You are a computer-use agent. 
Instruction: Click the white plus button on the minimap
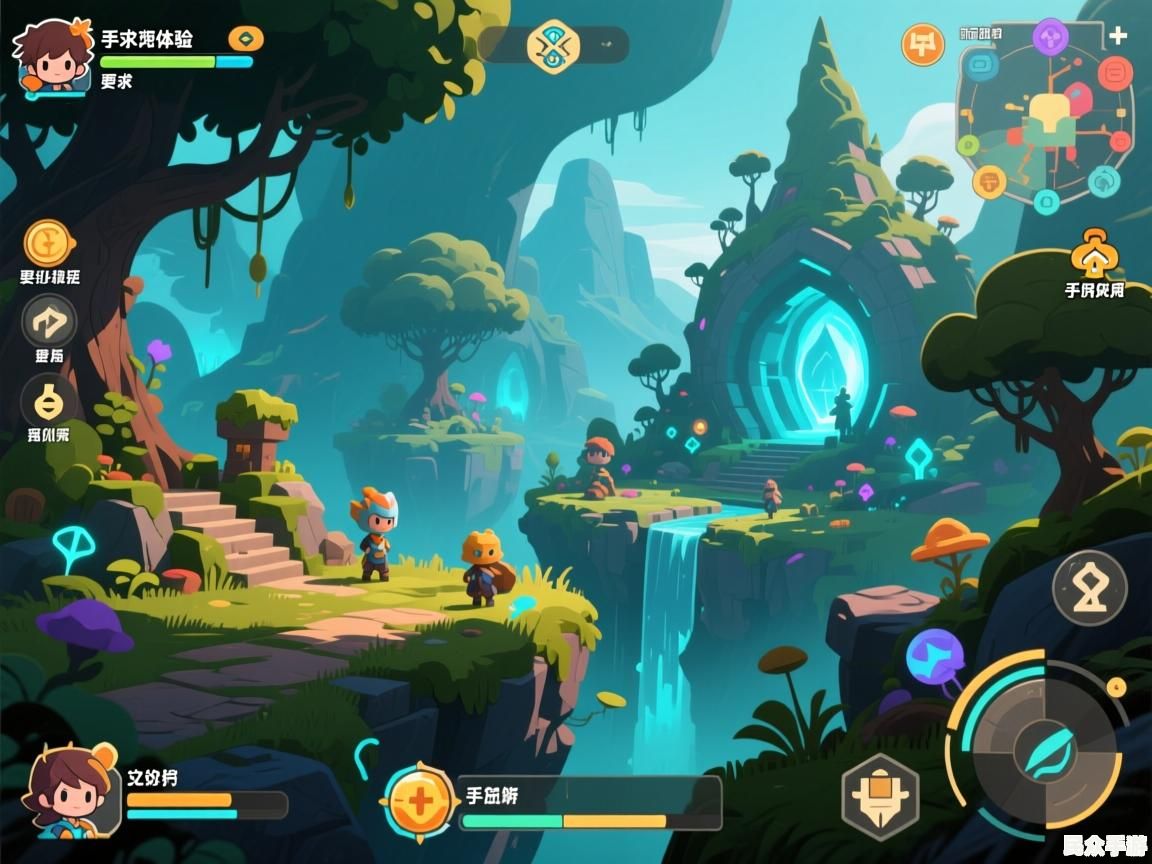1118,36
